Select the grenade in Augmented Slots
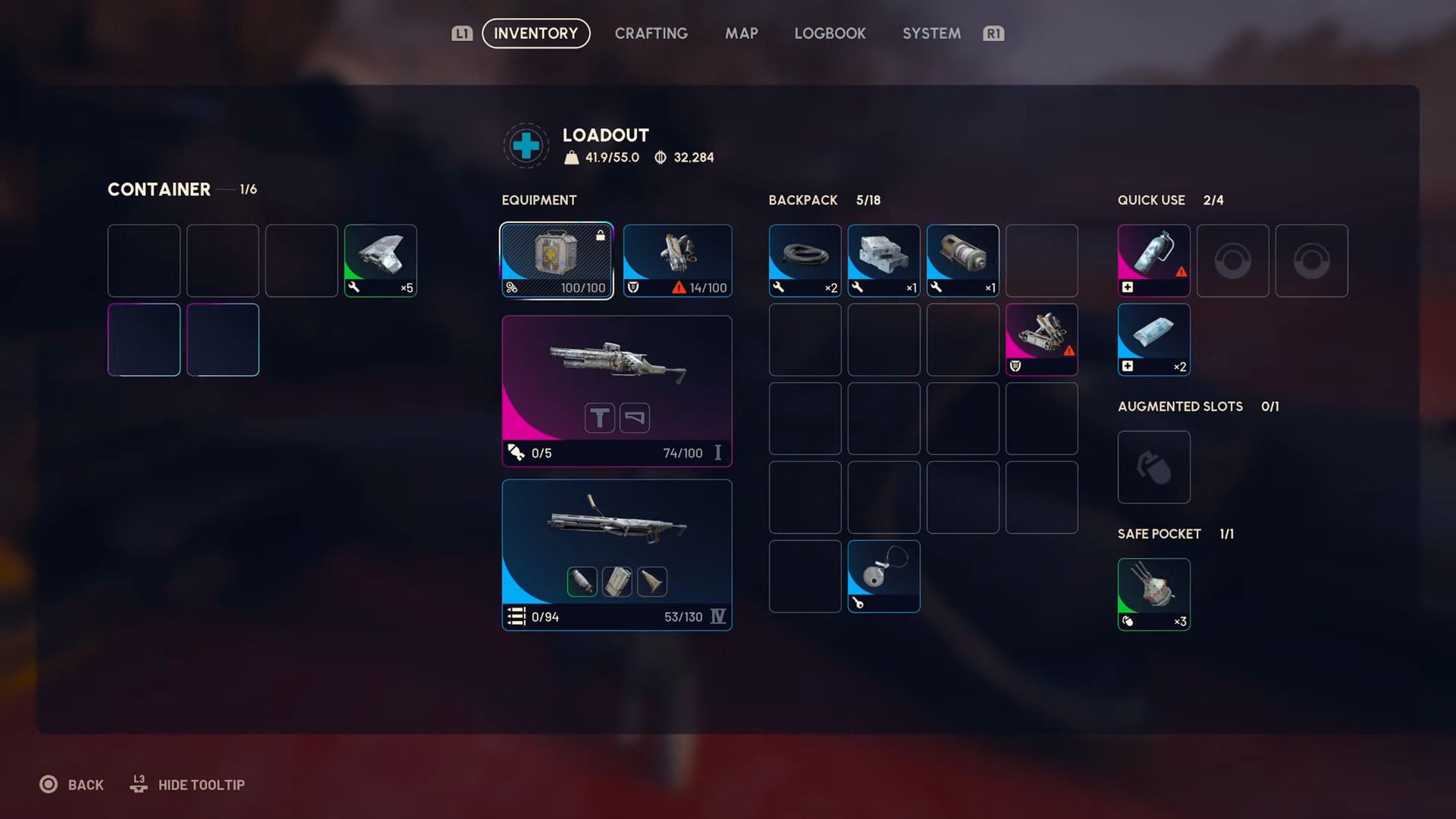The image size is (1456, 819). point(1153,467)
